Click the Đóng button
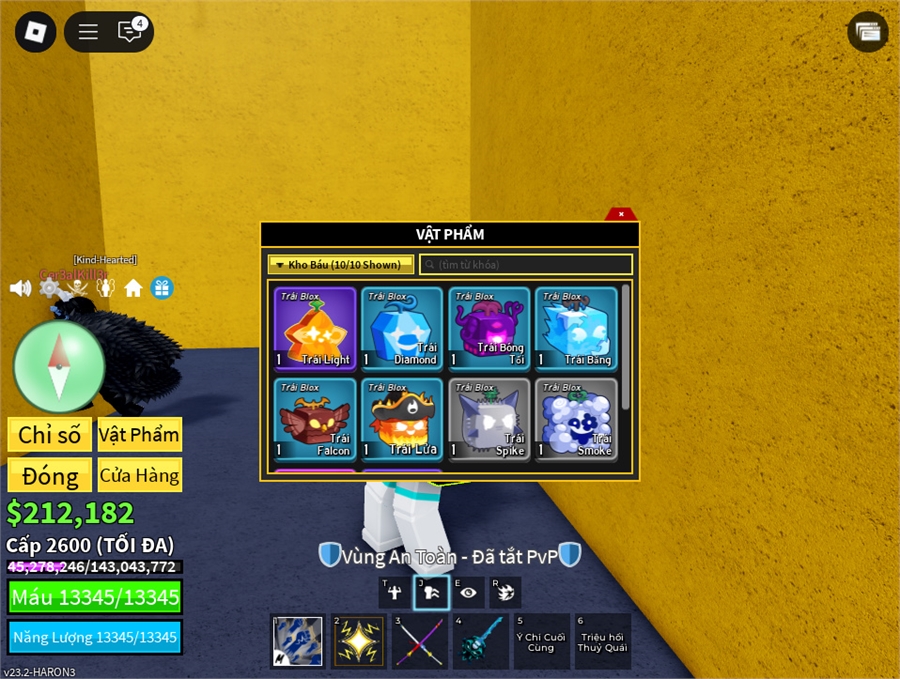900x679 pixels. (x=49, y=476)
